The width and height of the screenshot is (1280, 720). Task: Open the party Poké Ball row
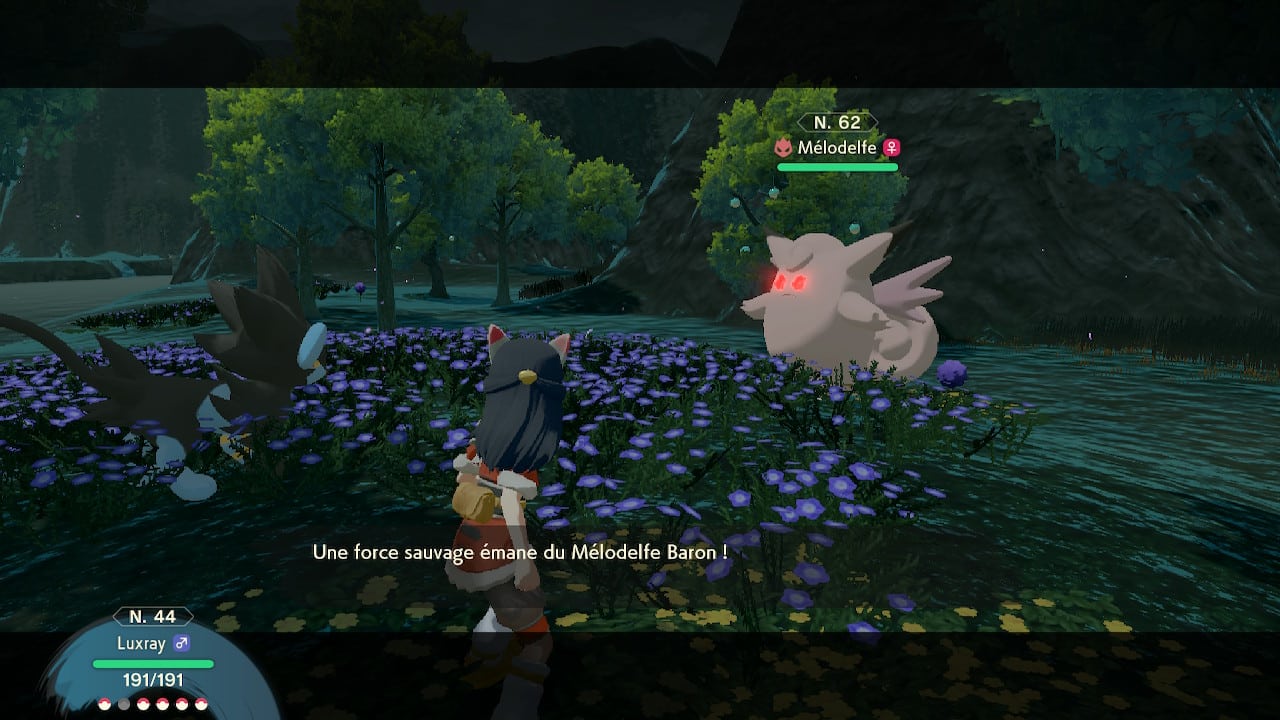[x=153, y=703]
